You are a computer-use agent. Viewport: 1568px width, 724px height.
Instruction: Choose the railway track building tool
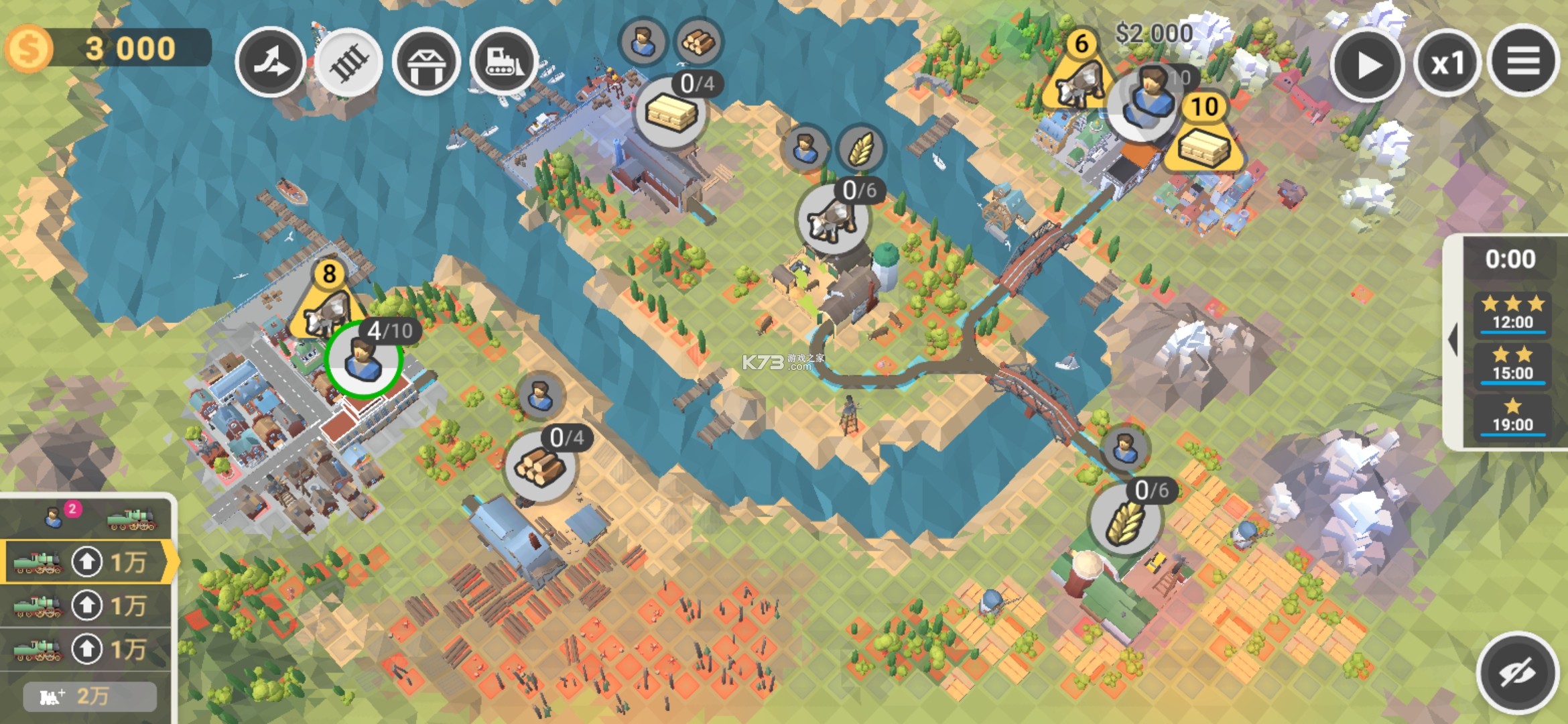[x=348, y=63]
